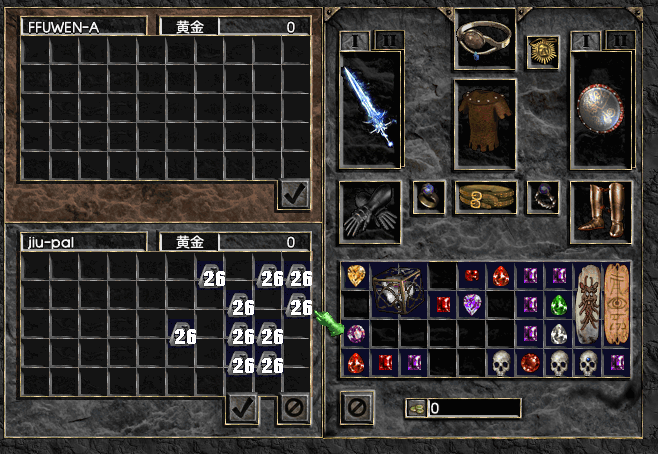Select the equipped circlet in the helm slot
This screenshot has width=658, height=454.
click(485, 40)
